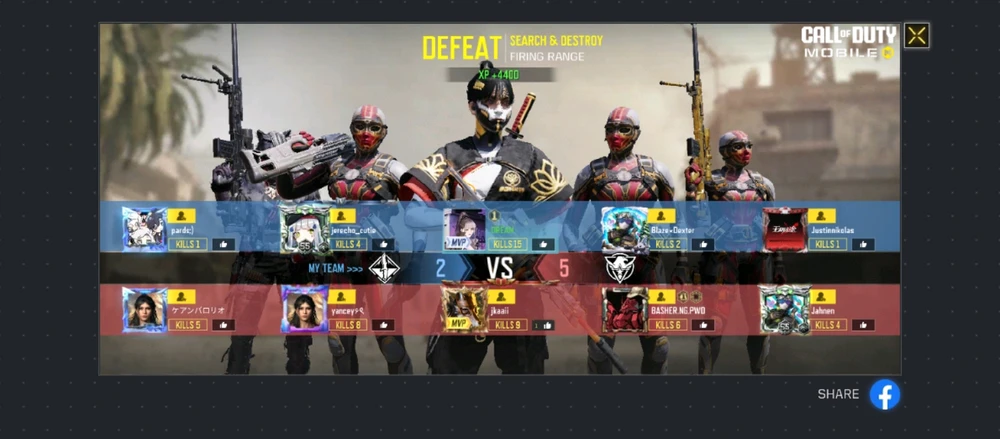1000x439 pixels.
Task: Open pardc:) avatar profile
Action: pos(143,229)
